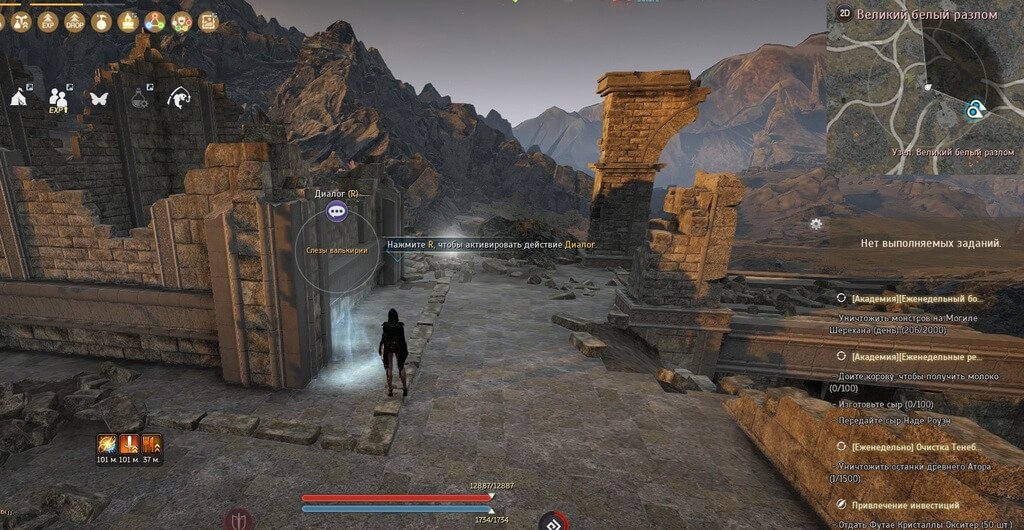The width and height of the screenshot is (1024, 530).
Task: Open the tent camp icon
Action: 20,97
